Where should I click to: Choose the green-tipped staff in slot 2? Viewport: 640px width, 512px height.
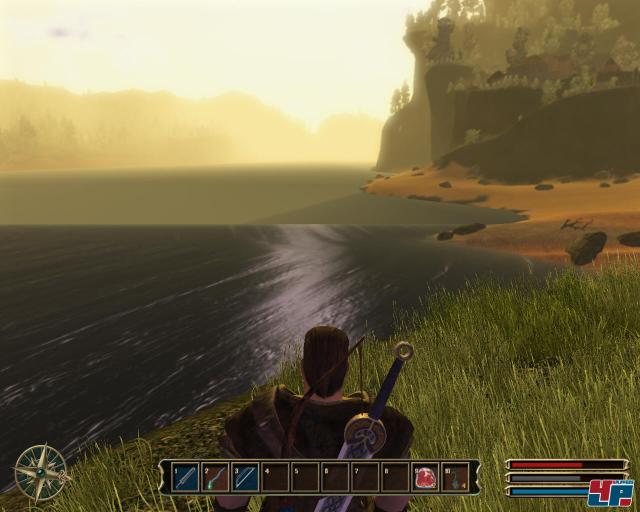click(x=216, y=477)
